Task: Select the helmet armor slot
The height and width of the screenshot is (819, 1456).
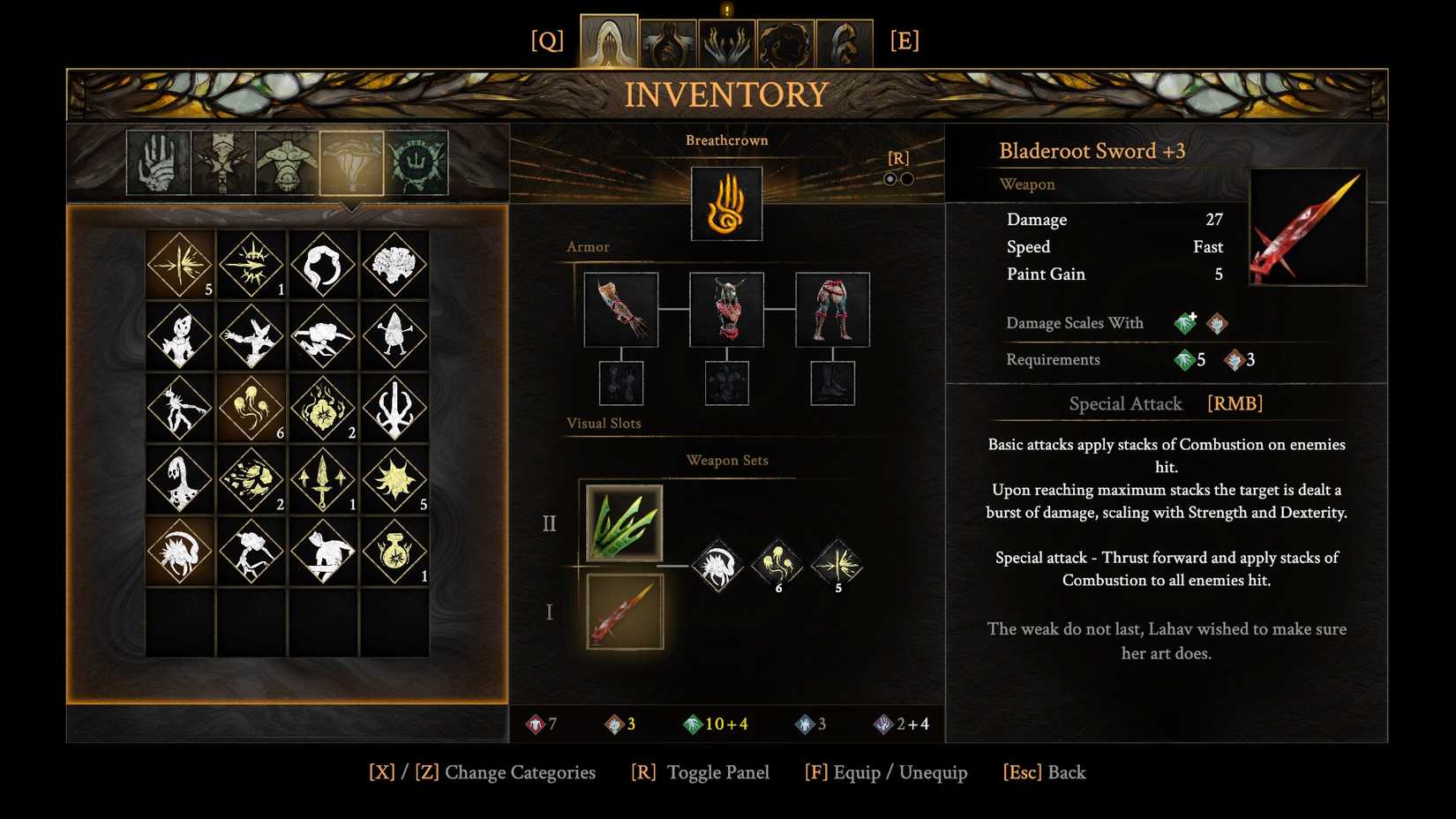Action: point(727,310)
